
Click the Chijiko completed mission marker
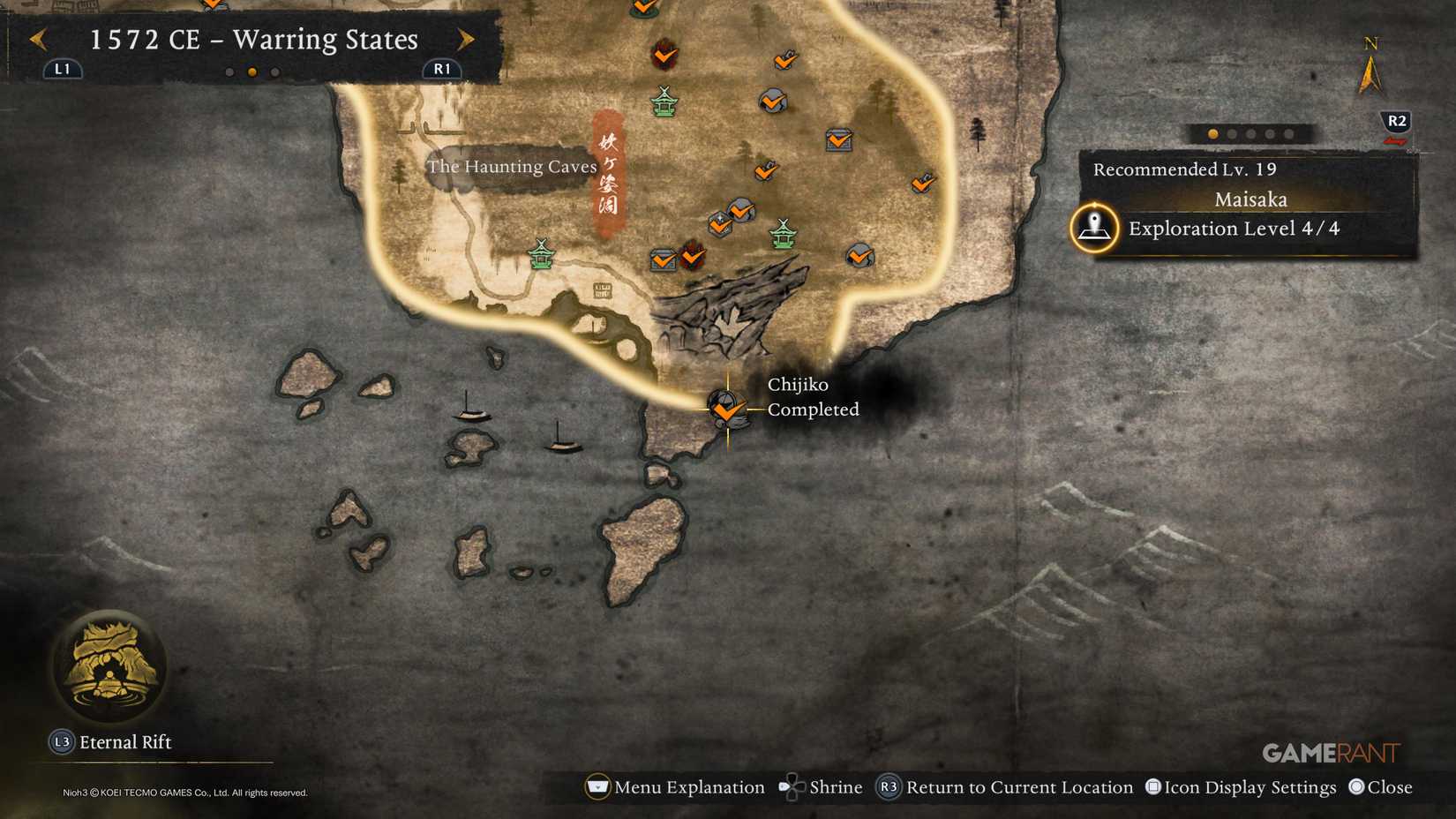pos(725,410)
